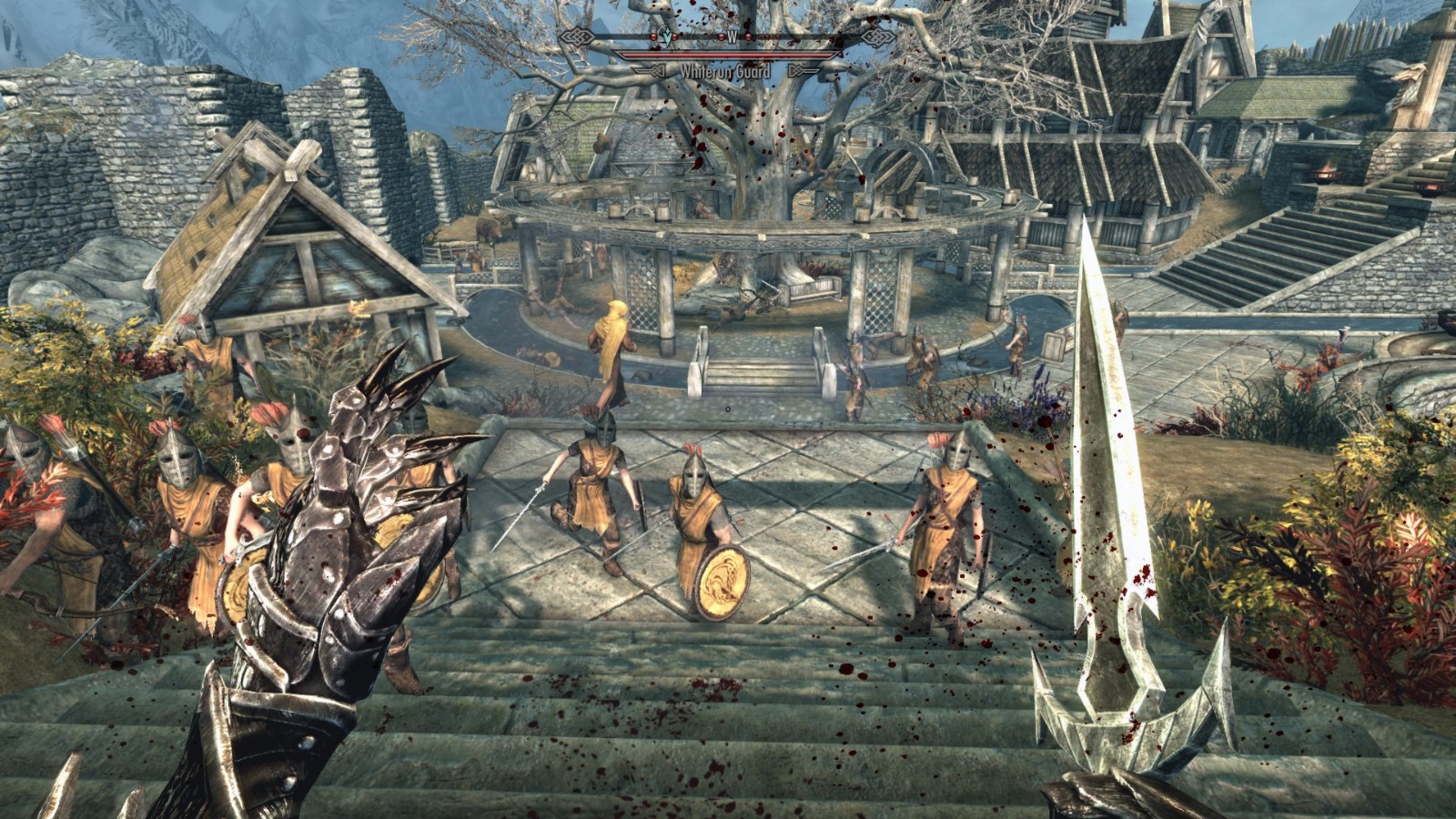Image resolution: width=1456 pixels, height=819 pixels.
Task: Click the W marker on the compass
Action: coord(733,36)
